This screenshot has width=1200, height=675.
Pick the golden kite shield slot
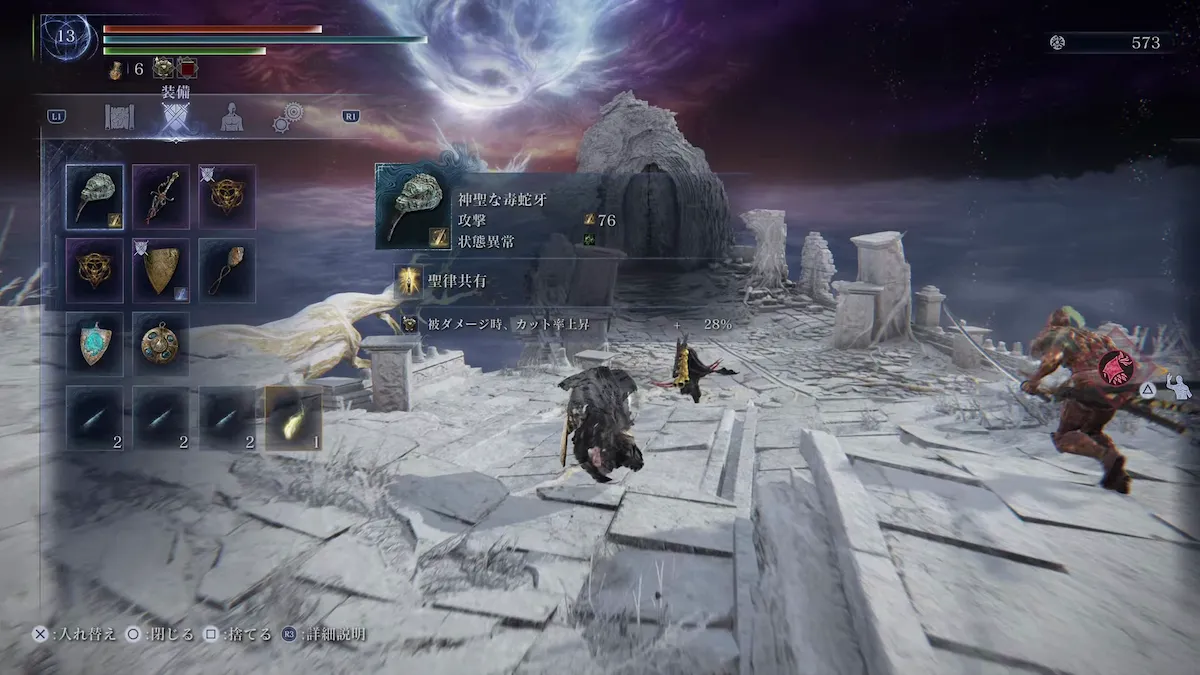tap(161, 269)
